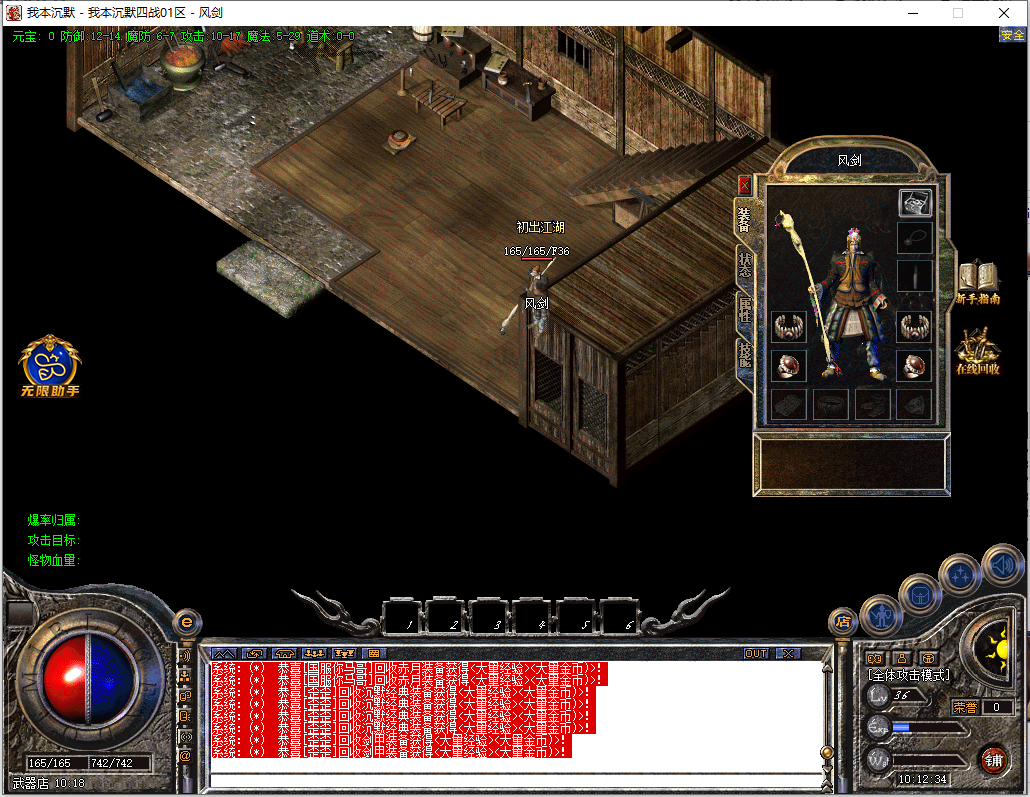
Task: Open the bag round button
Action: pos(920,595)
